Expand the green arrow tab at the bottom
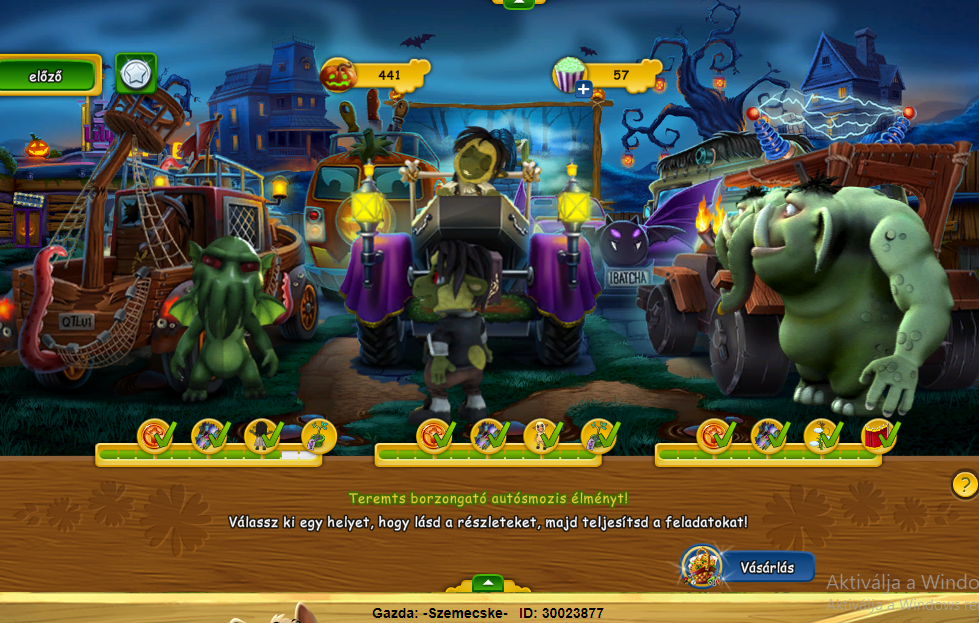The width and height of the screenshot is (979, 623). 487,583
